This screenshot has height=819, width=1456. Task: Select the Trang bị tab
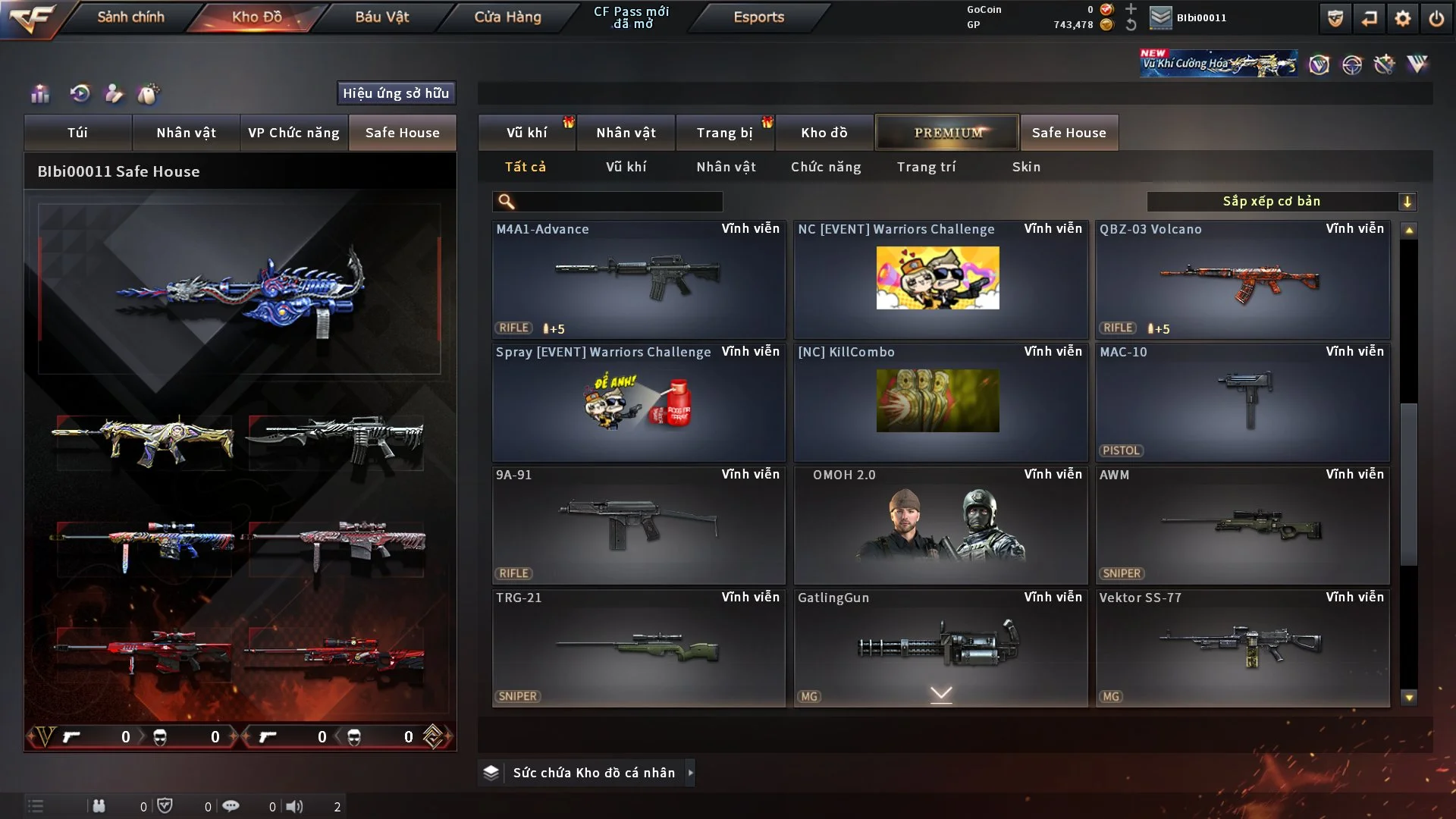click(724, 133)
